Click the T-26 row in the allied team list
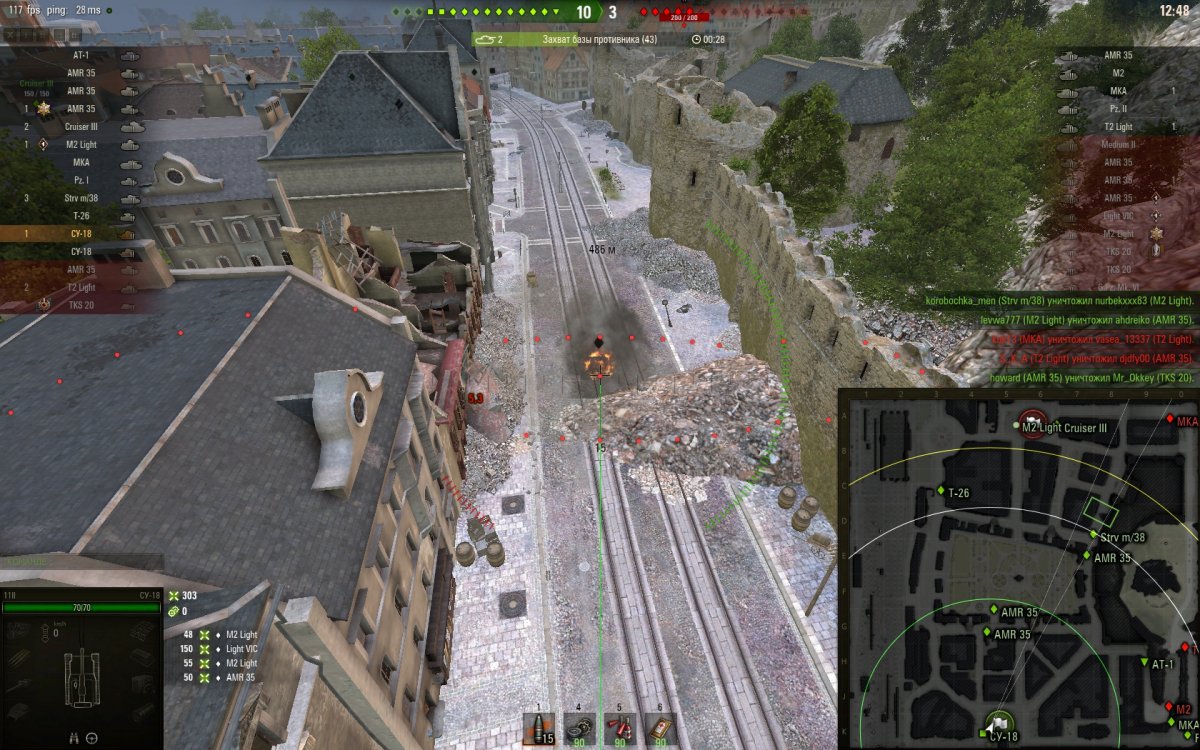1200x750 pixels. pos(80,216)
